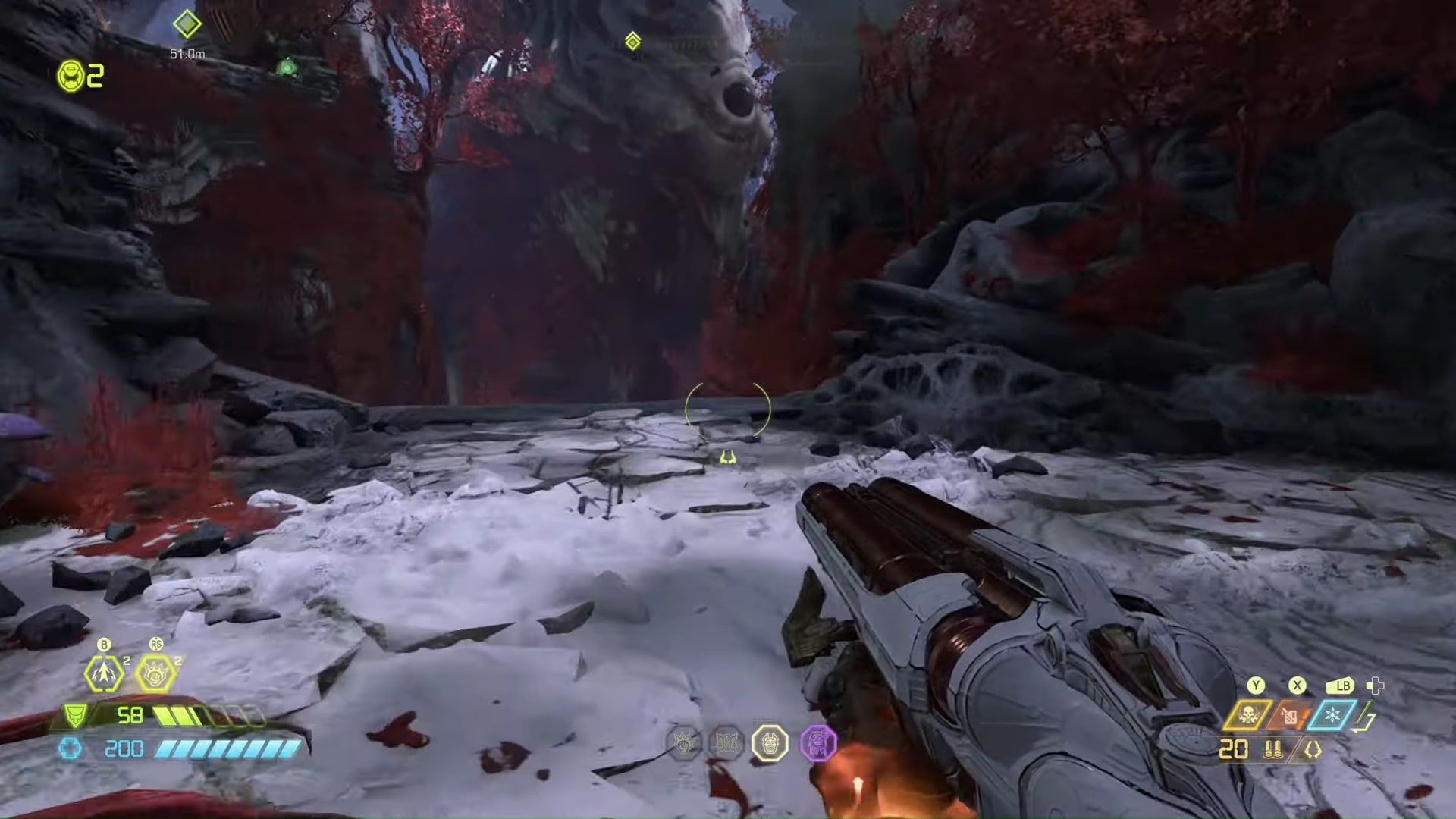Screen dimensions: 1456x819
Task: Toggle the glowing yellow demon key token
Action: click(x=770, y=742)
